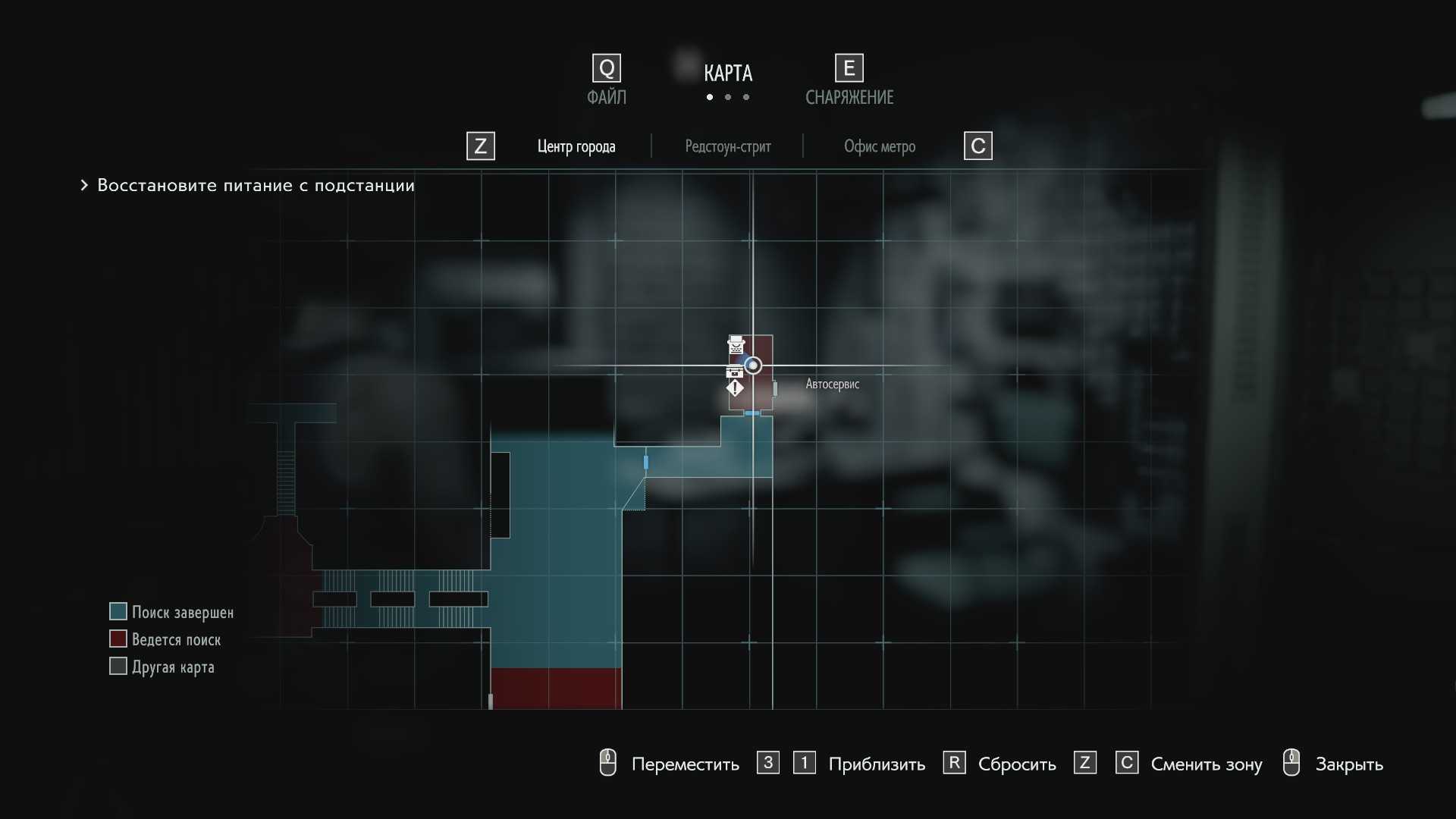Viewport: 1456px width, 819px height.
Task: Click the Другая карта legend entry
Action: [173, 667]
